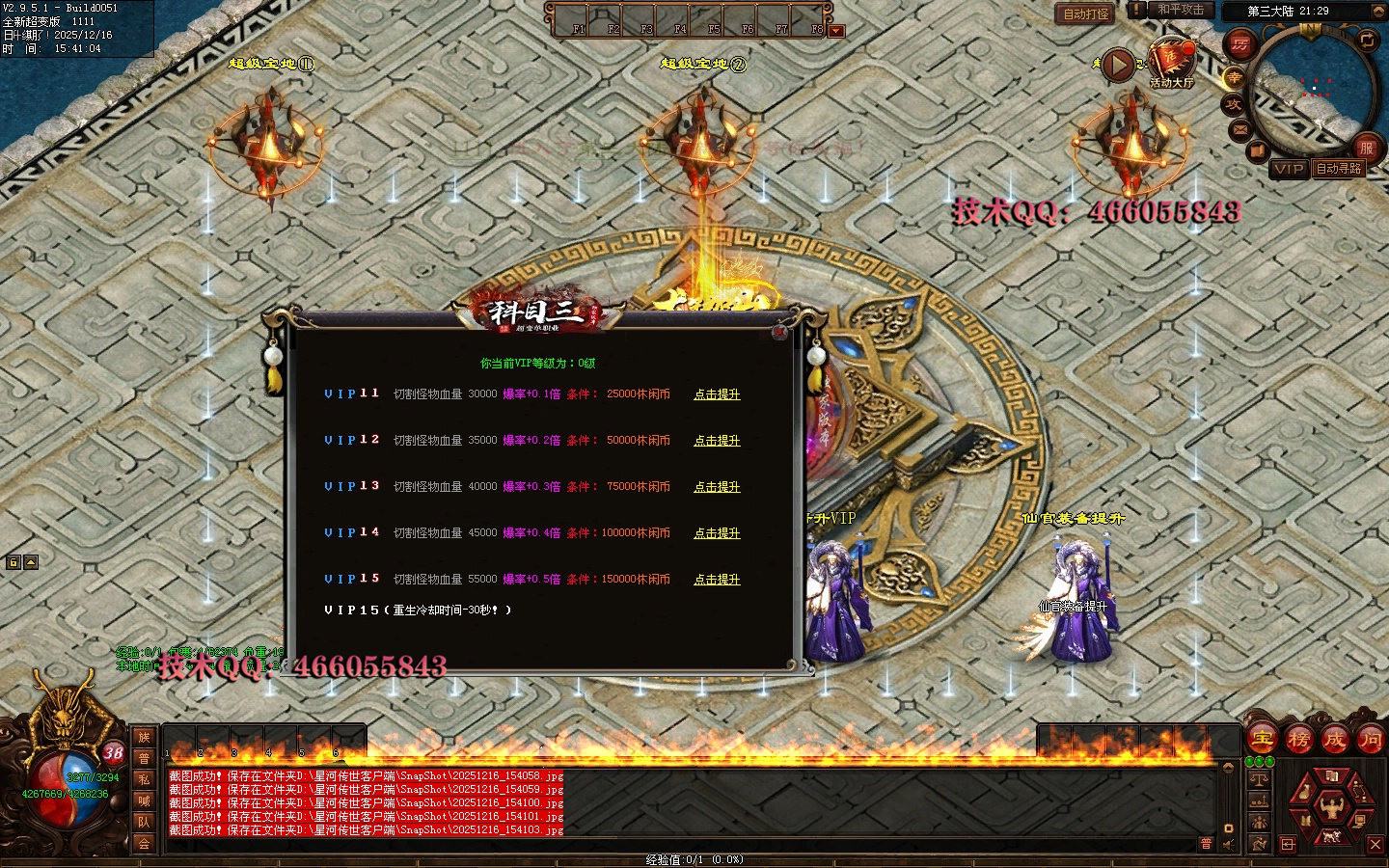The height and width of the screenshot is (868, 1389).
Task: Click the VIP button below the minimap
Action: tap(1289, 169)
